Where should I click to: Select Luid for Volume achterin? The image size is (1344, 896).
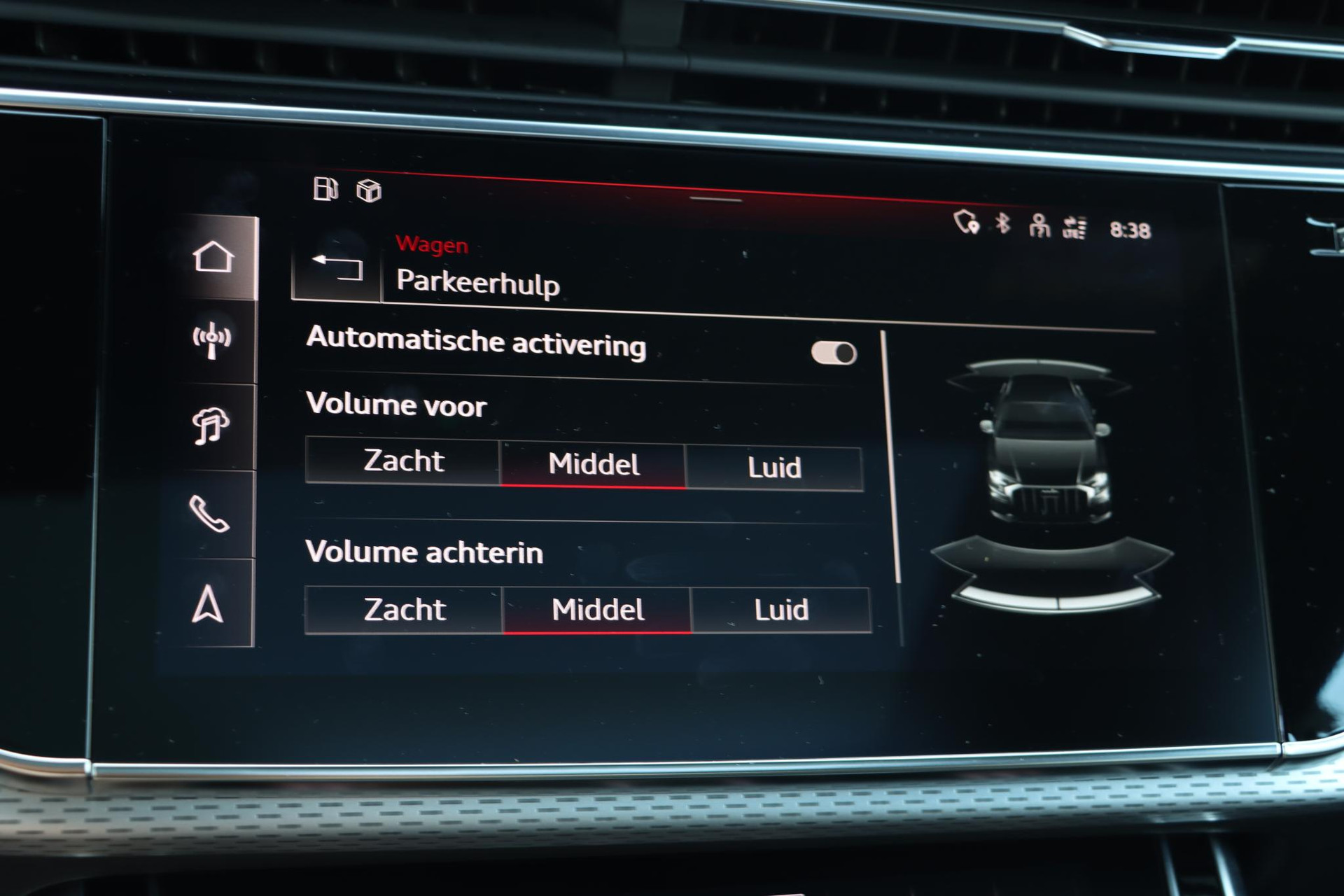(x=781, y=610)
